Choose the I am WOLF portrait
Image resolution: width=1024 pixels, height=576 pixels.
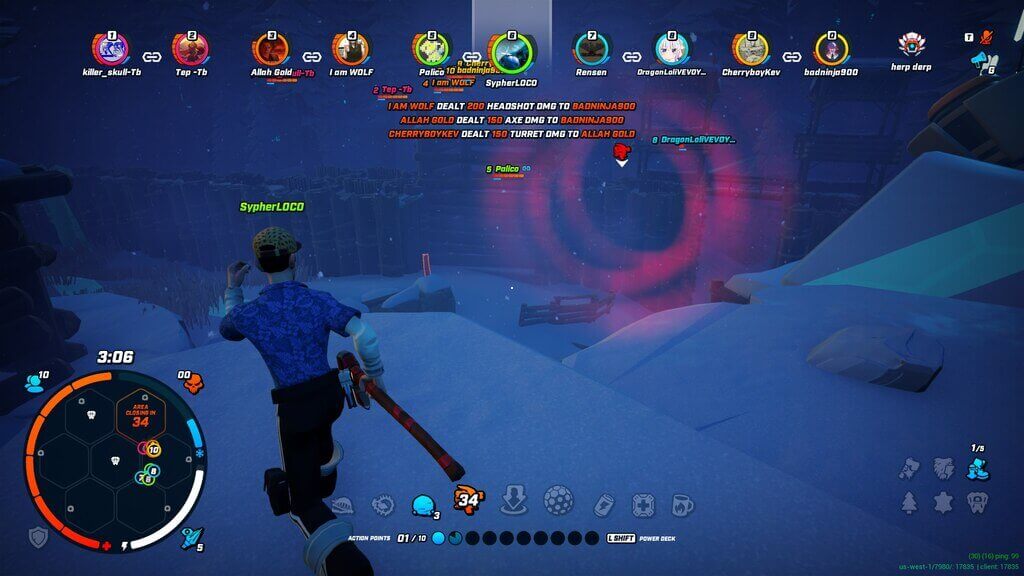pyautogui.click(x=351, y=48)
